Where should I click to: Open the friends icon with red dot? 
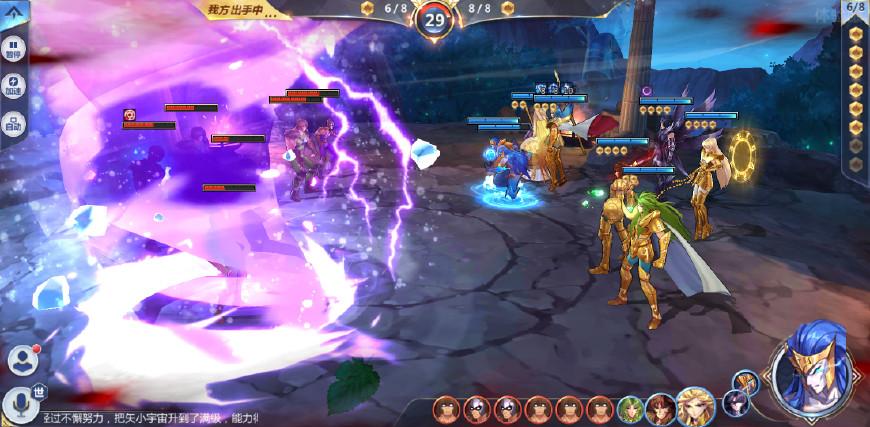tap(22, 360)
